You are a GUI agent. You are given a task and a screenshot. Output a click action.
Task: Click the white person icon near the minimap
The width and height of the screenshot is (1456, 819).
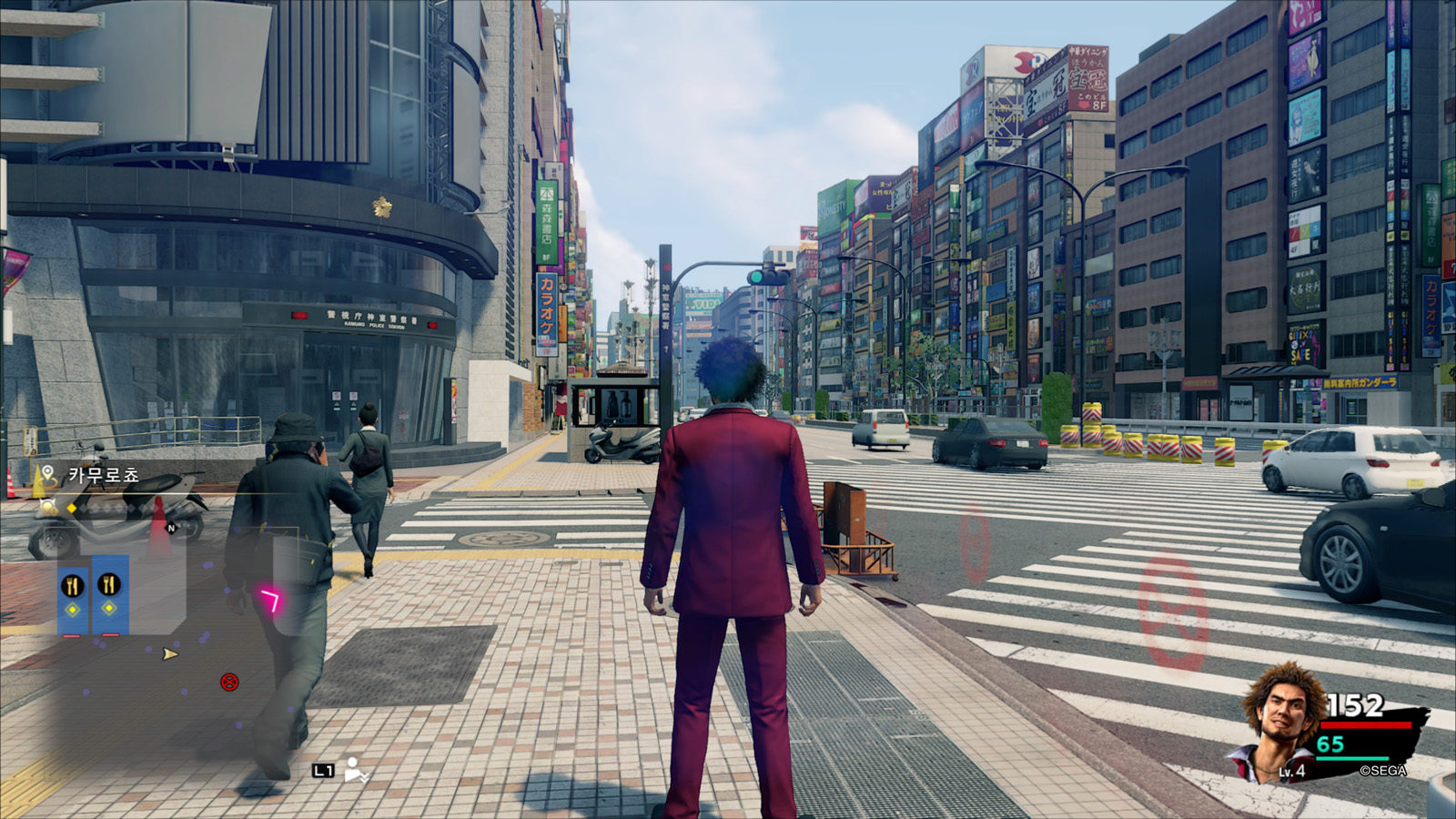pyautogui.click(x=355, y=770)
